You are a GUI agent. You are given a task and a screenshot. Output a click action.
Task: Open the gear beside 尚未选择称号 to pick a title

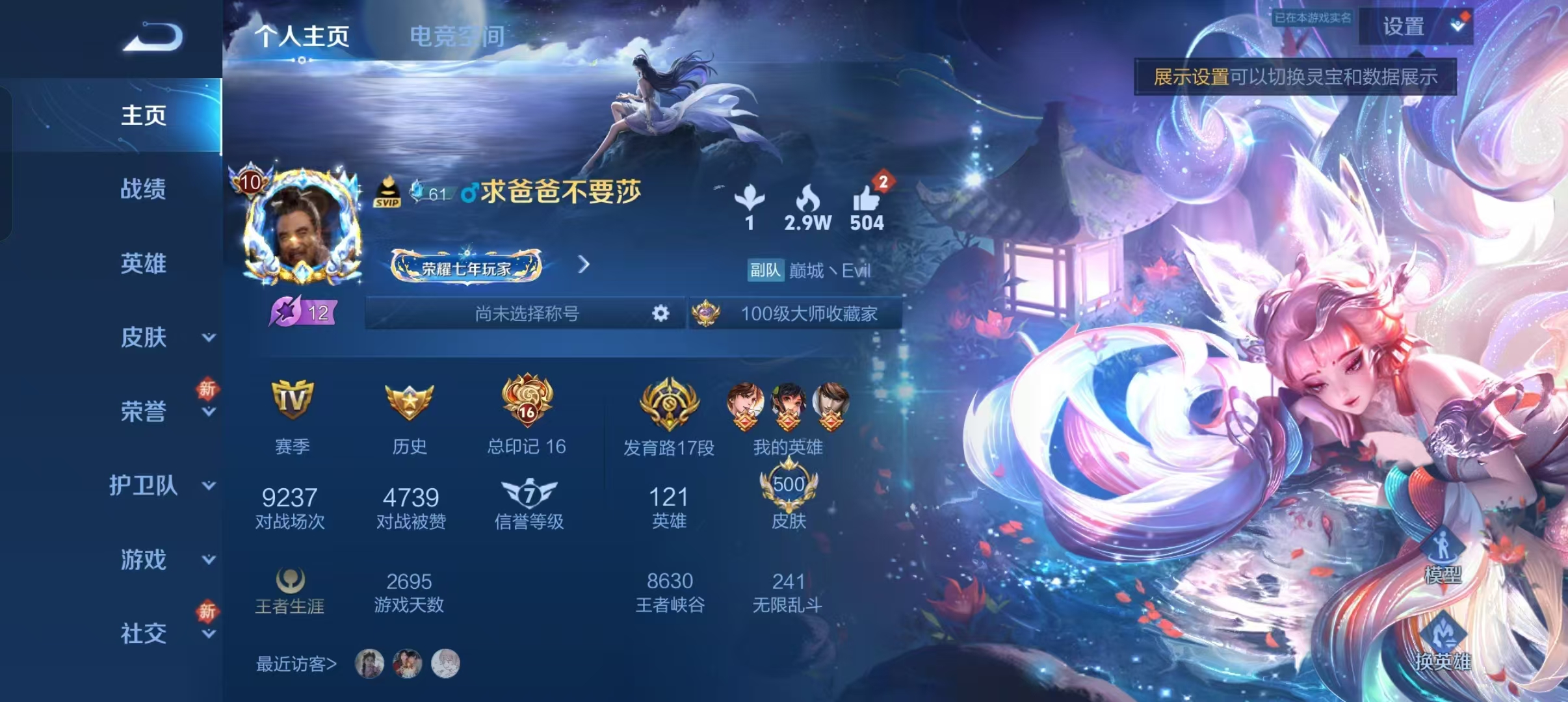tap(660, 313)
